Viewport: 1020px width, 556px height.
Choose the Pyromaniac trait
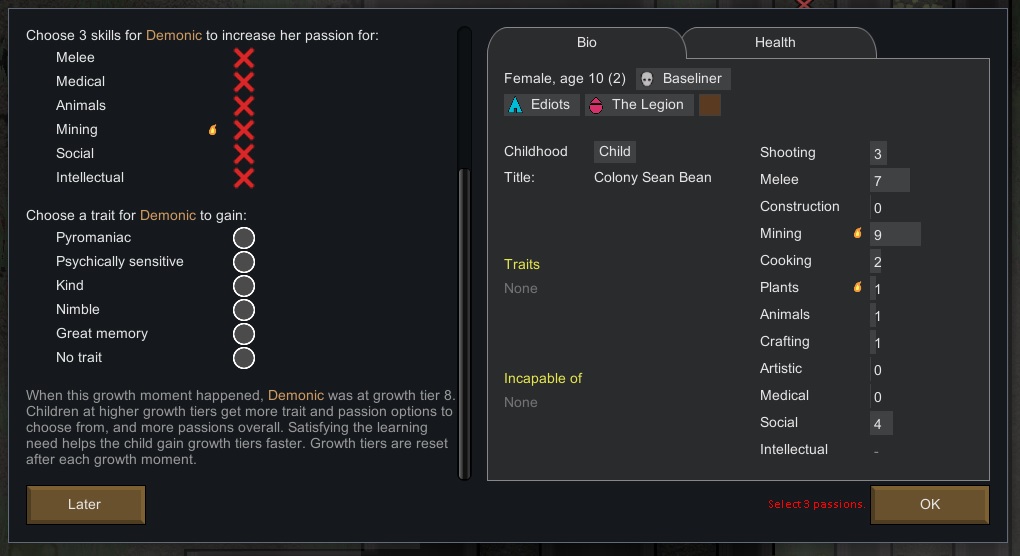[x=244, y=238]
